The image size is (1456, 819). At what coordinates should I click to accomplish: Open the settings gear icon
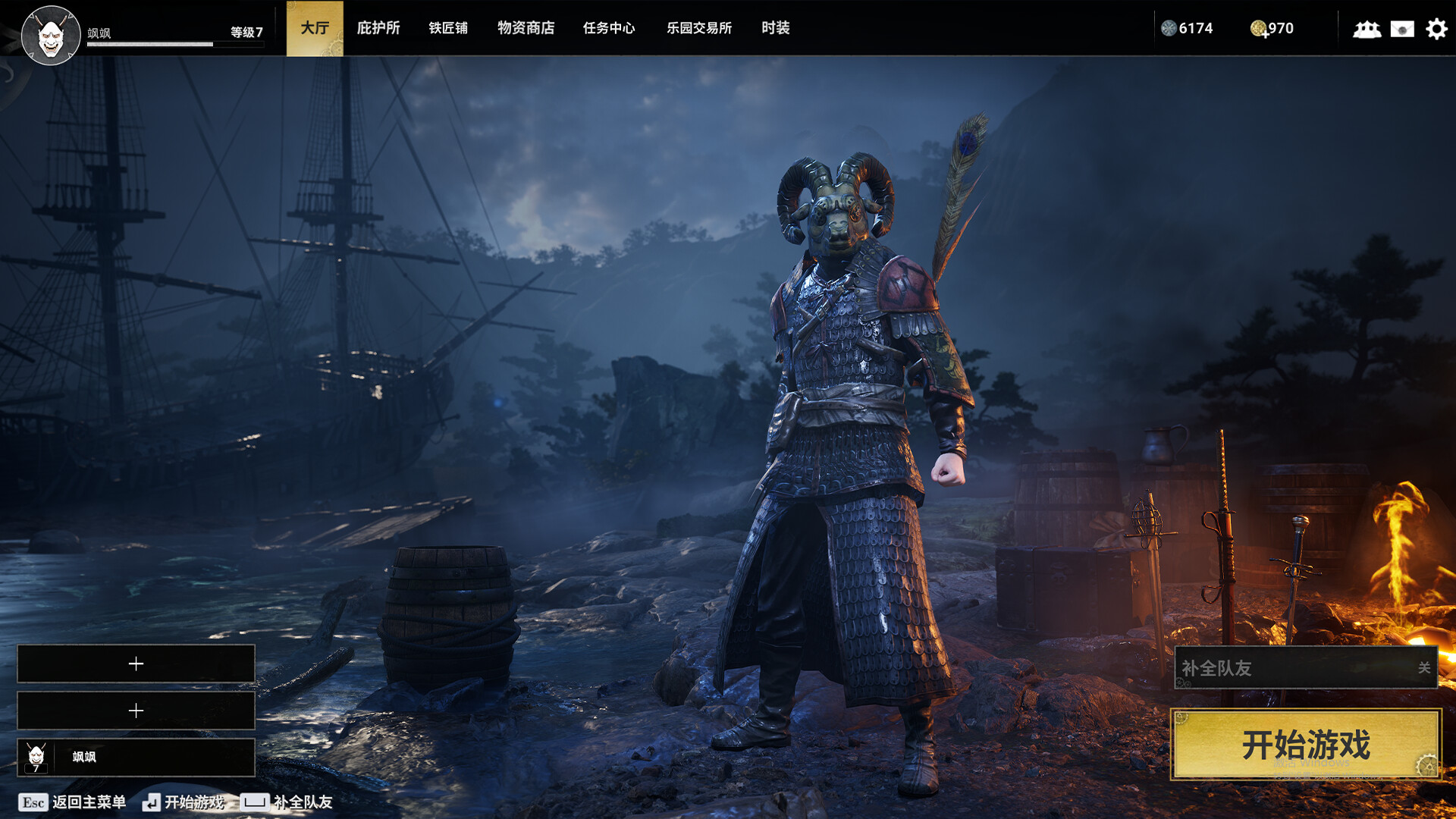pos(1436,29)
